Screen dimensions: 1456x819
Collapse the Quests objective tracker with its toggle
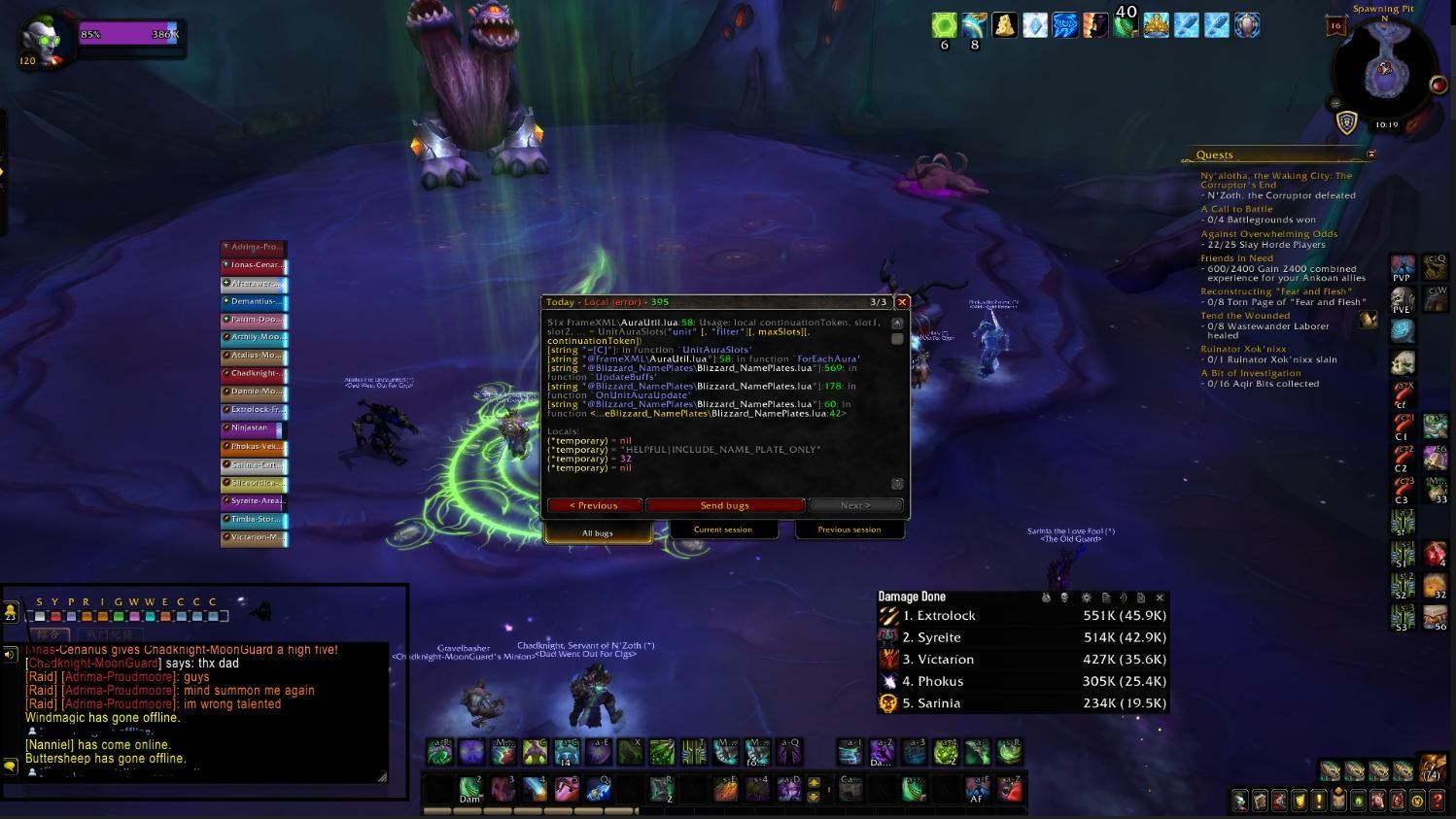click(1371, 154)
